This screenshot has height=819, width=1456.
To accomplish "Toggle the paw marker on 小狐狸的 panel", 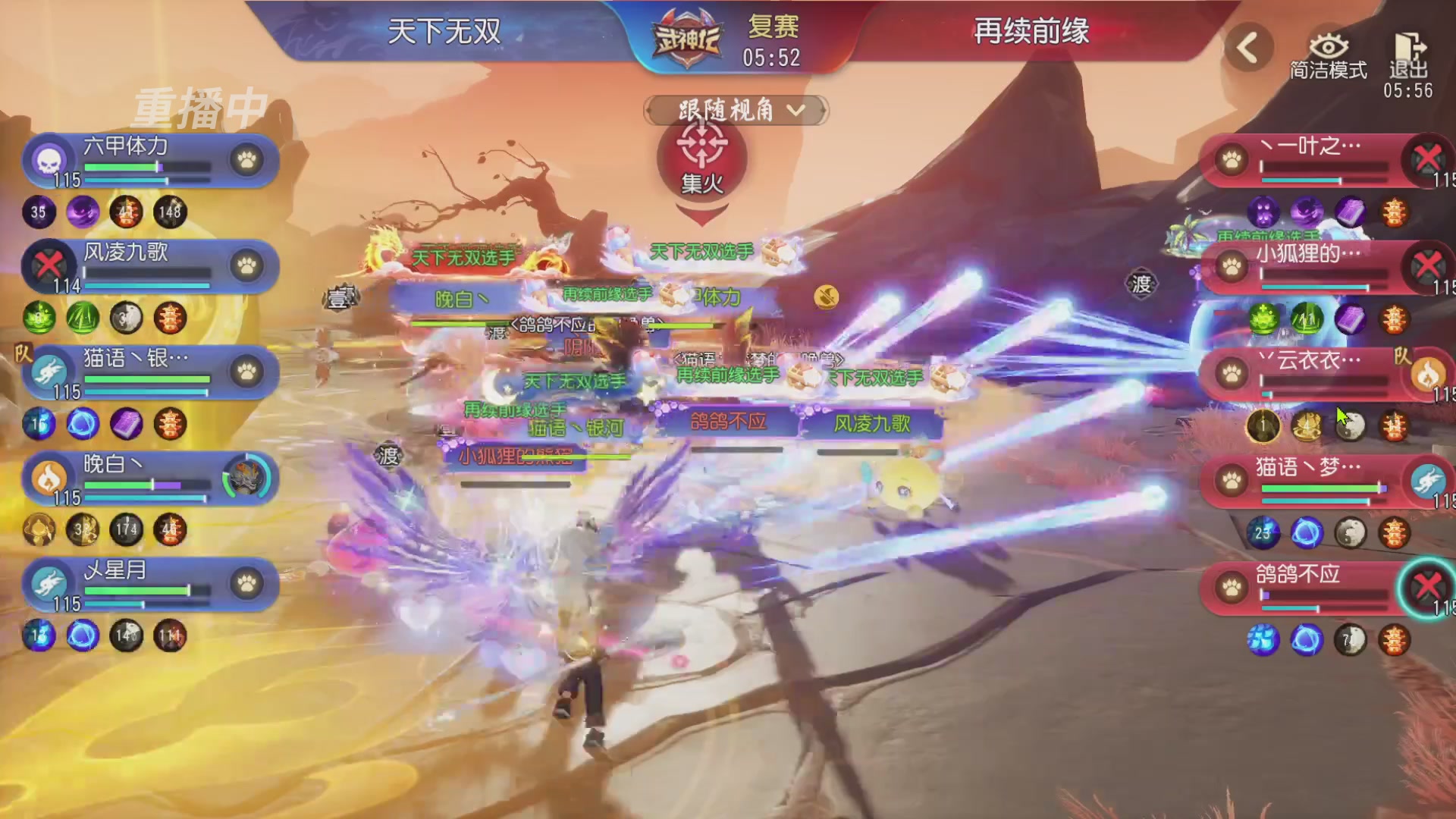I will pyautogui.click(x=1232, y=267).
